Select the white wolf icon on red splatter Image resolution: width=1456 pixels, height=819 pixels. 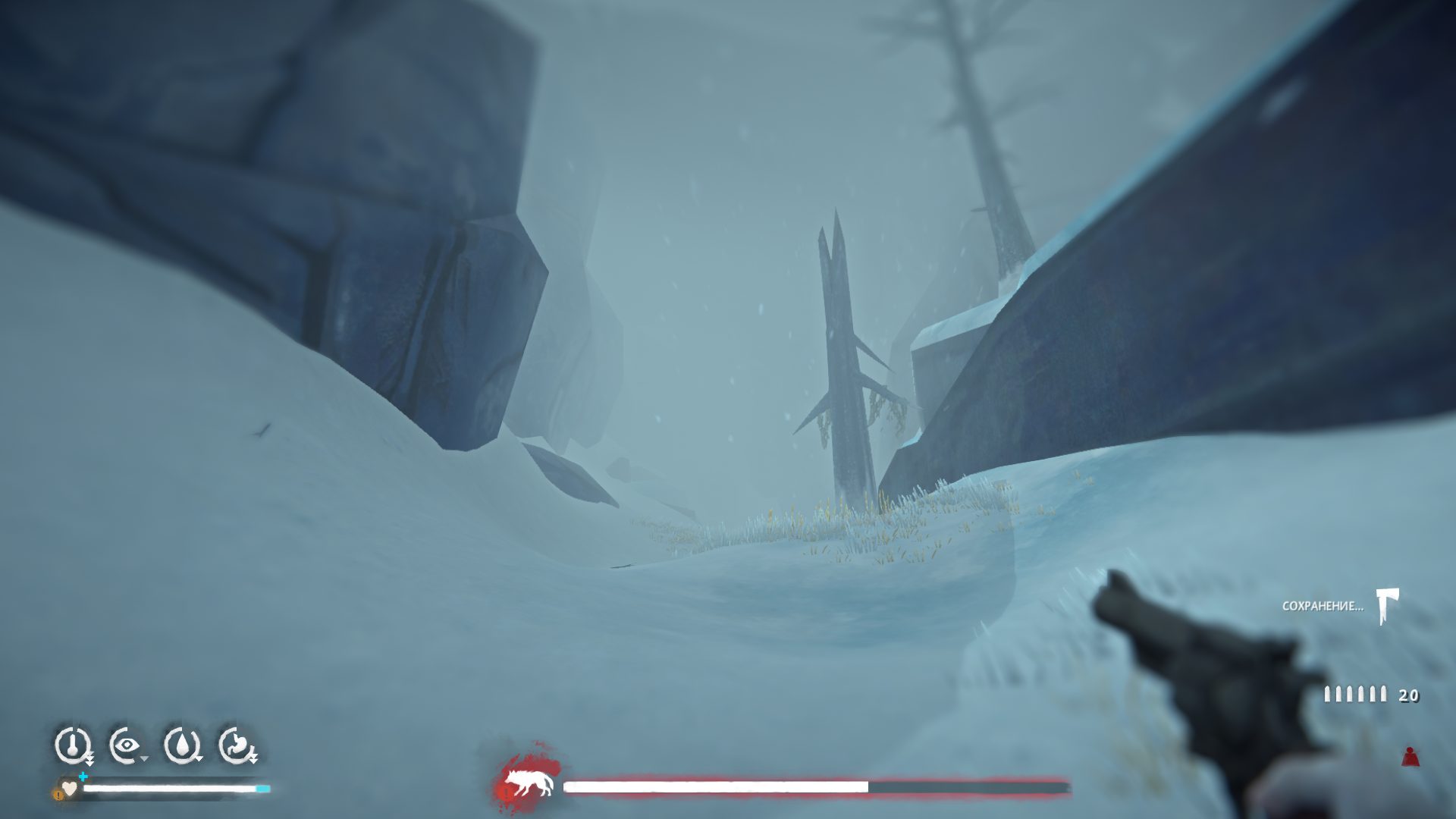(x=529, y=783)
